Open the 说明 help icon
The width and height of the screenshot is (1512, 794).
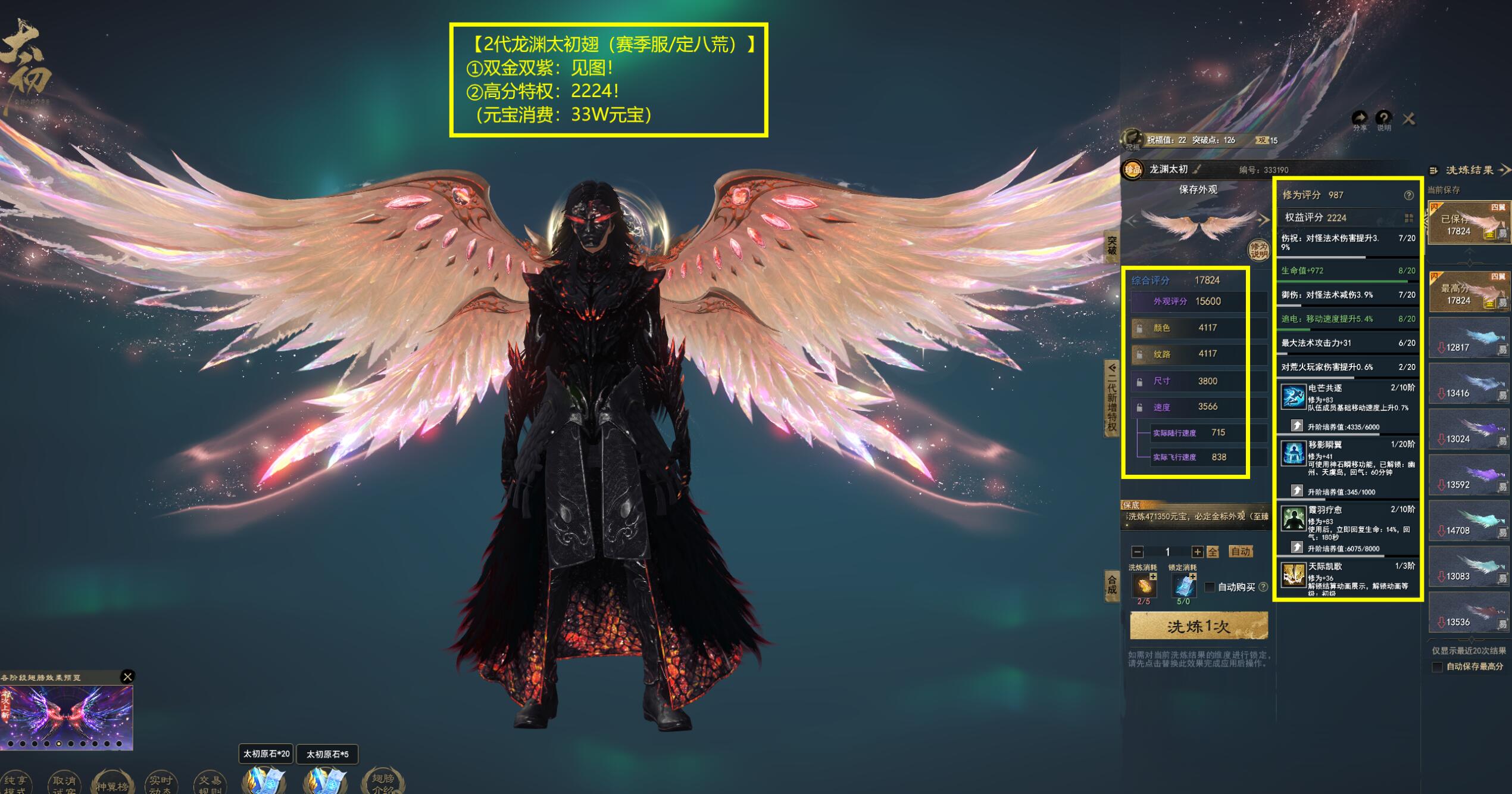coord(1383,118)
